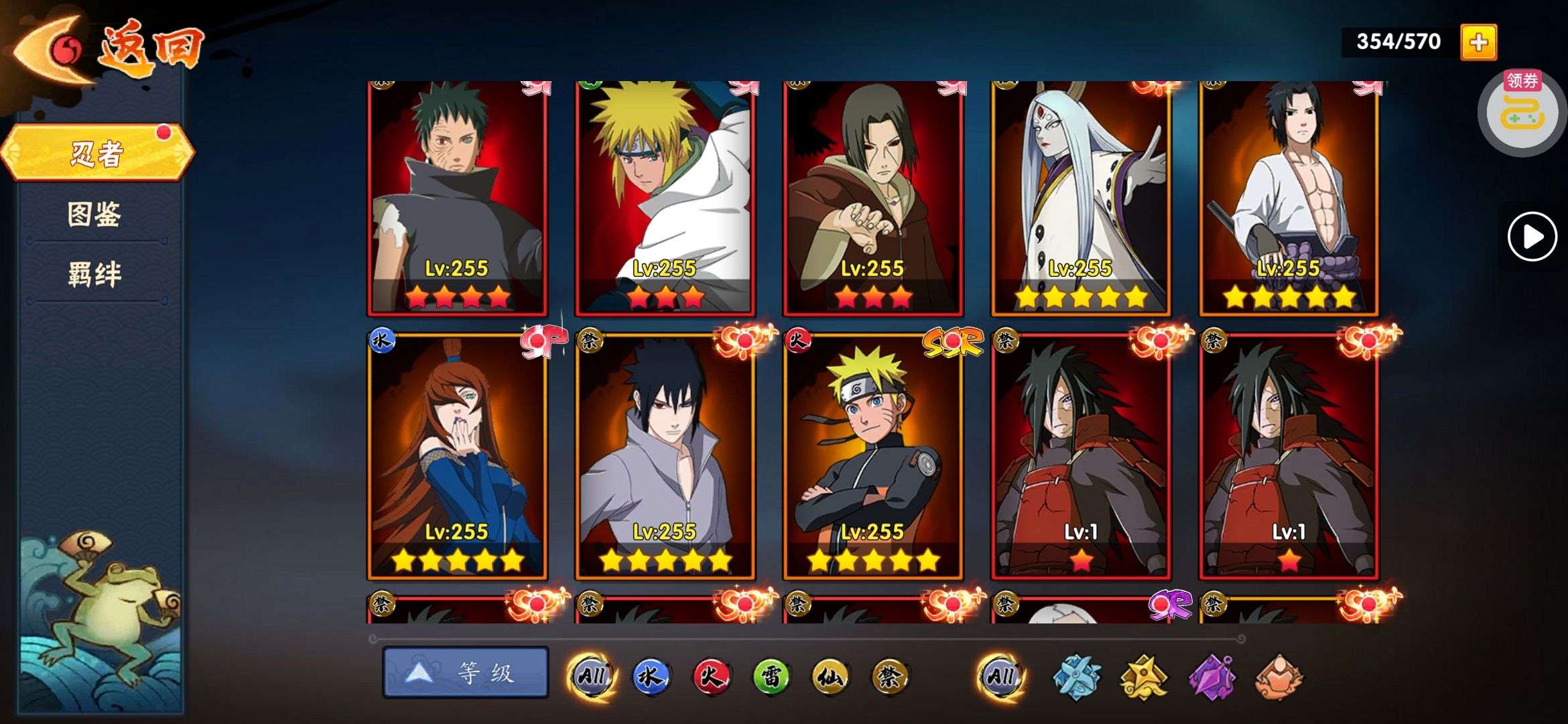This screenshot has width=1568, height=724.
Task: Filter ninjas by 雷 element
Action: (x=771, y=676)
